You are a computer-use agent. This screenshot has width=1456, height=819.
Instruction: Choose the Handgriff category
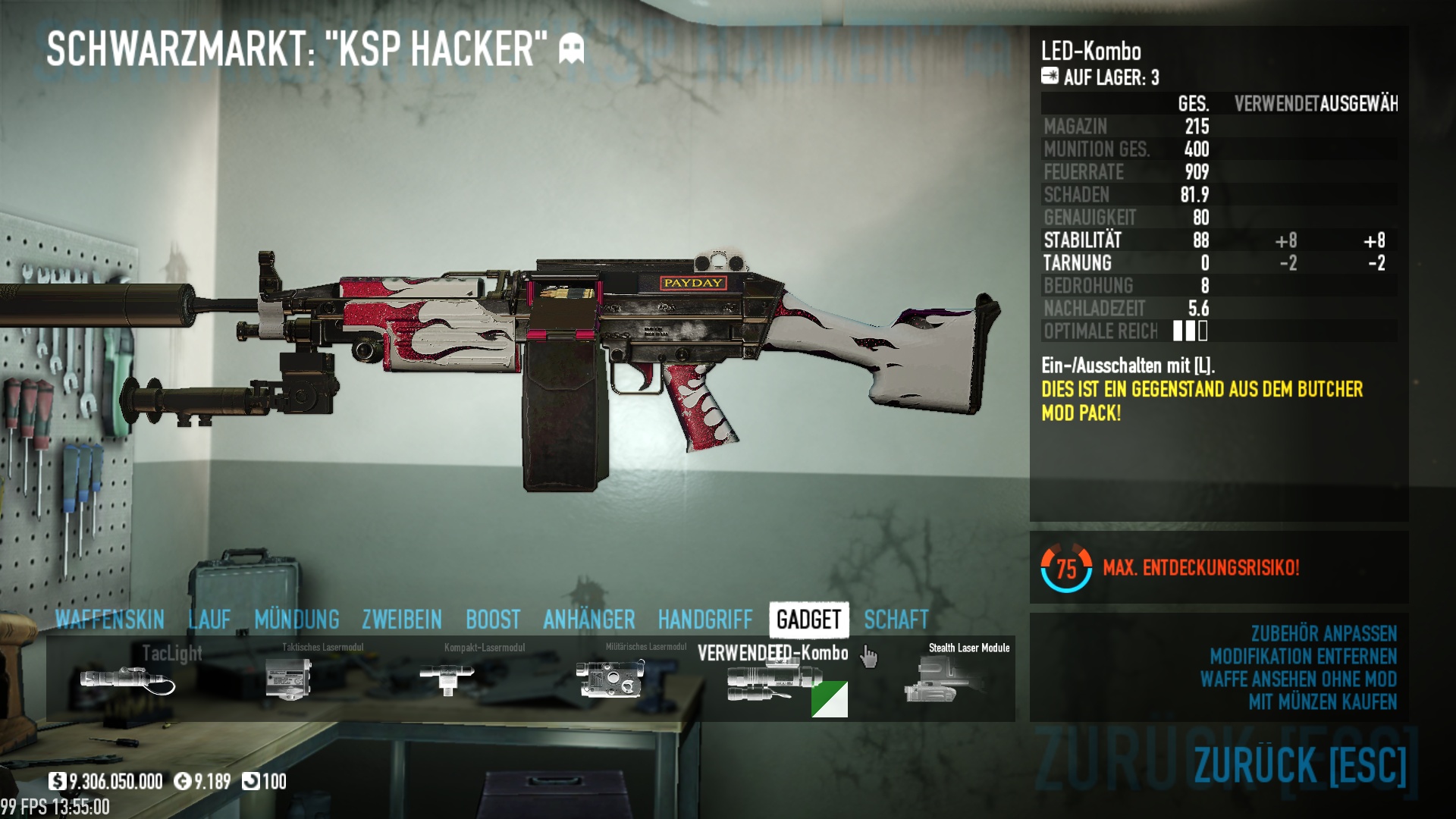(705, 620)
